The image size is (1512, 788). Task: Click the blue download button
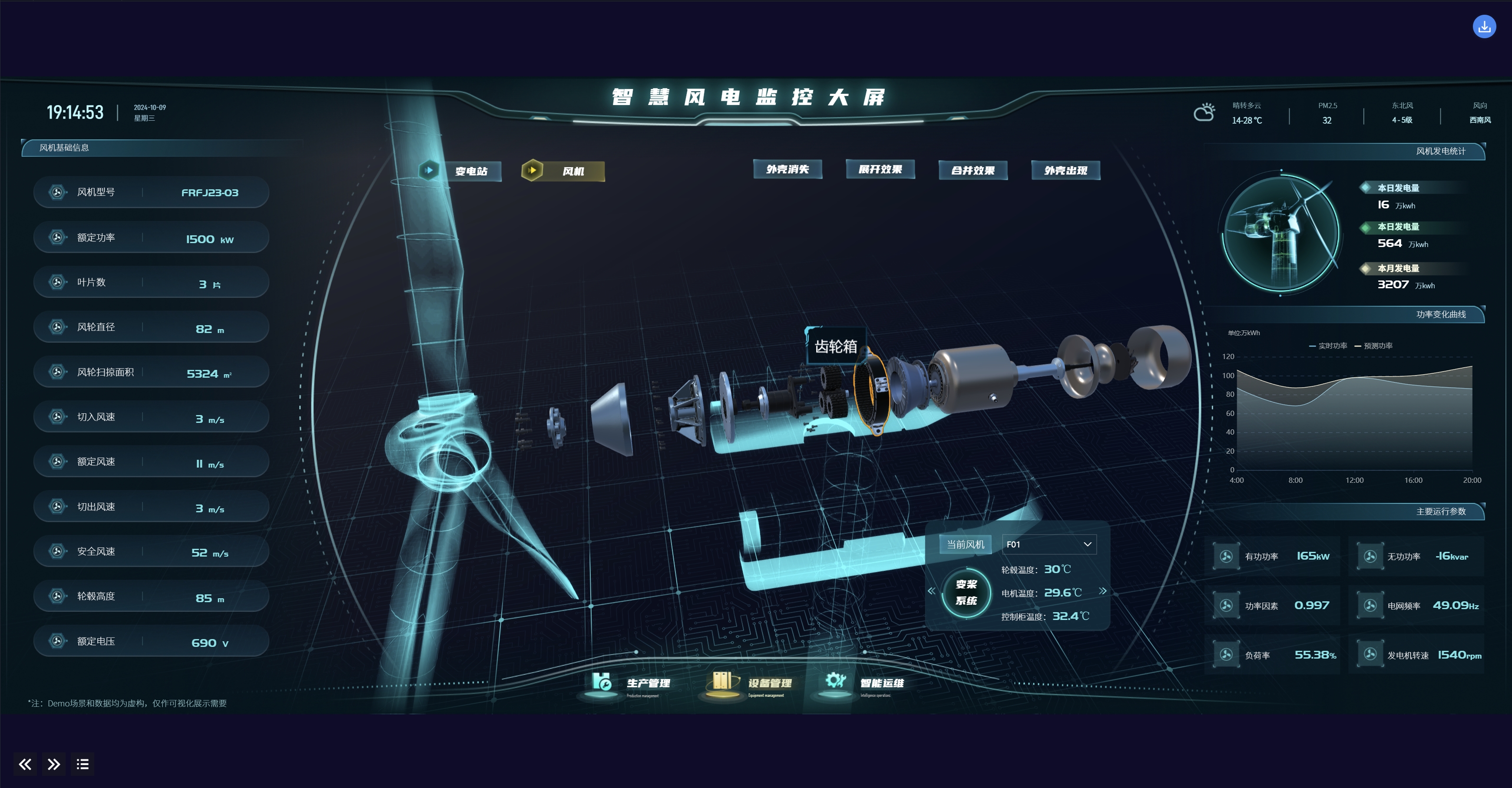[x=1484, y=26]
